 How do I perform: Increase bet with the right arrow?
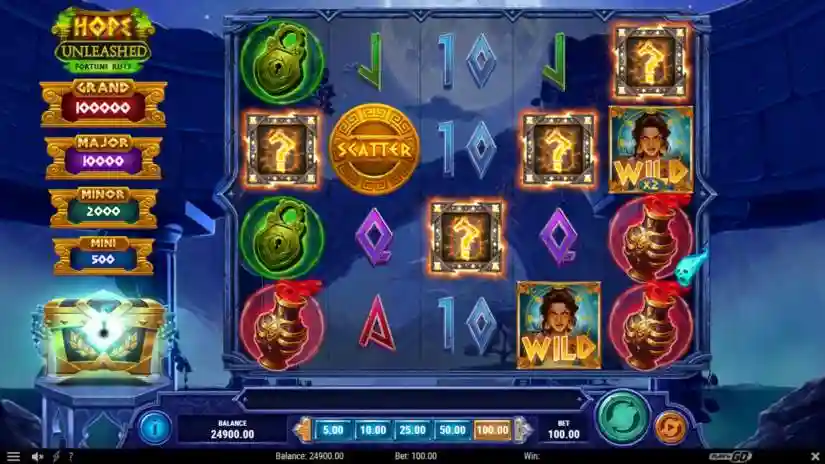(x=521, y=430)
